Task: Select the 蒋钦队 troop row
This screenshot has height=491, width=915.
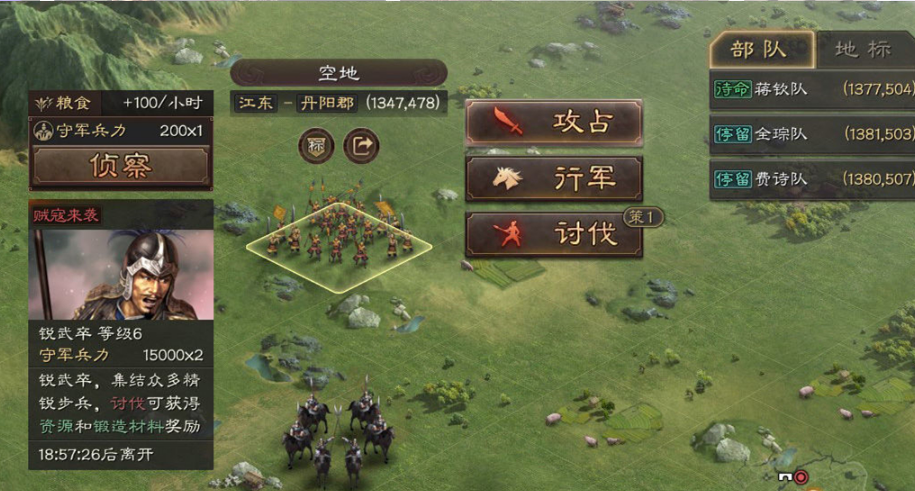Action: coord(811,89)
